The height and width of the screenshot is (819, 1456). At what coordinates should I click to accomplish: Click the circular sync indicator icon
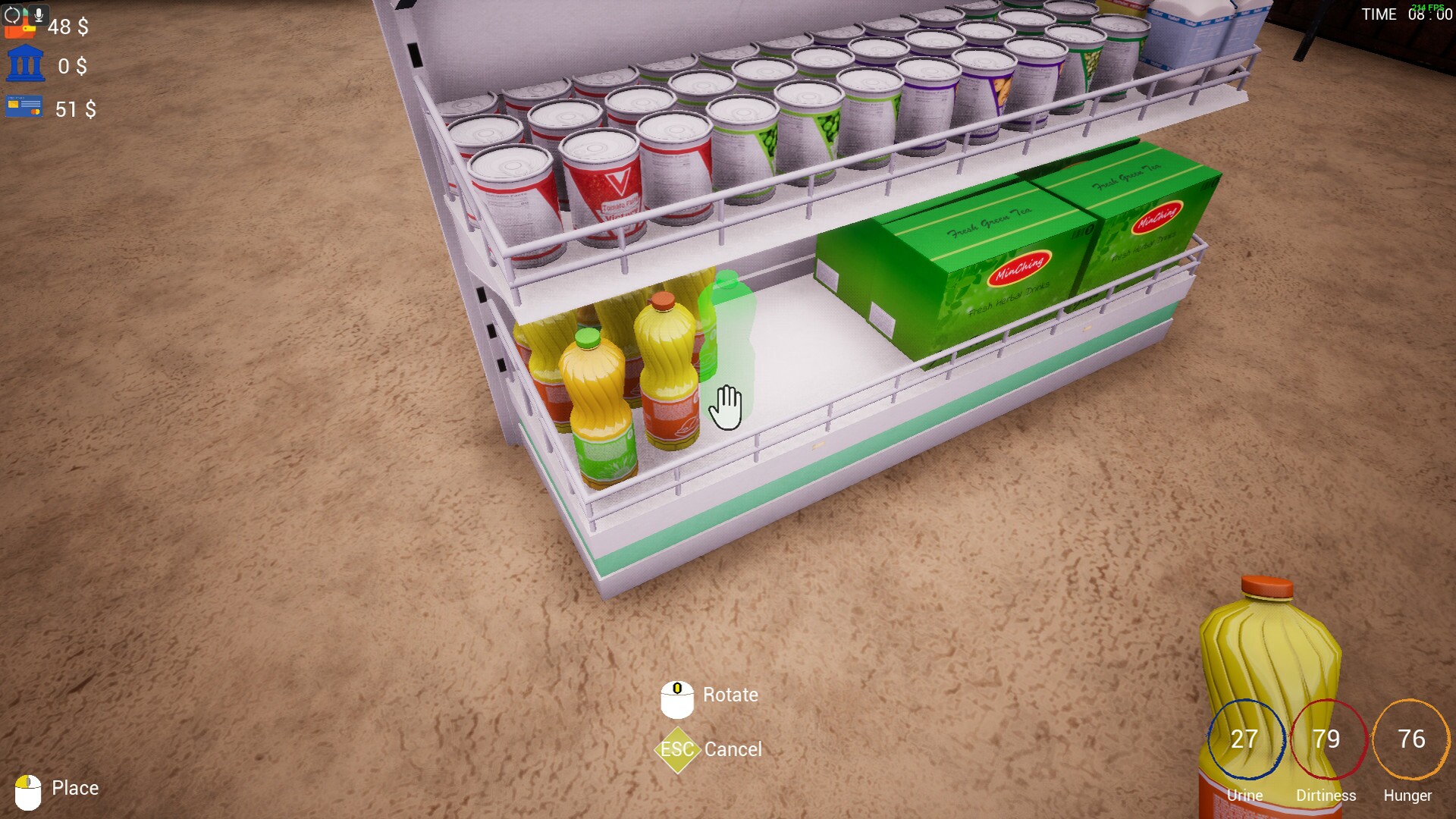tap(12, 15)
